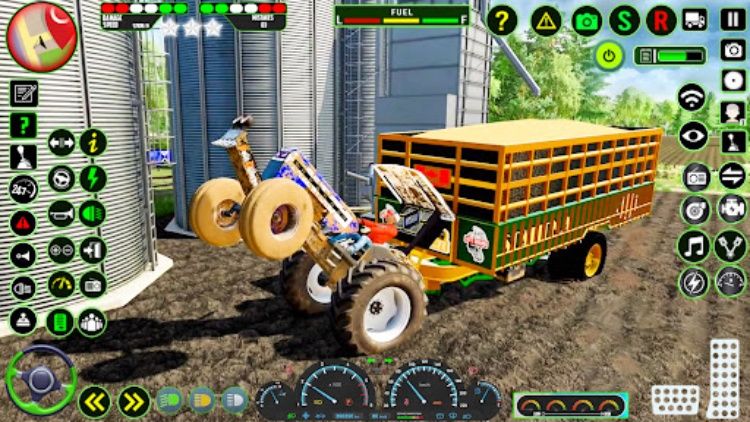Toggle the green power button
Image resolution: width=750 pixels, height=422 pixels.
(x=609, y=56)
